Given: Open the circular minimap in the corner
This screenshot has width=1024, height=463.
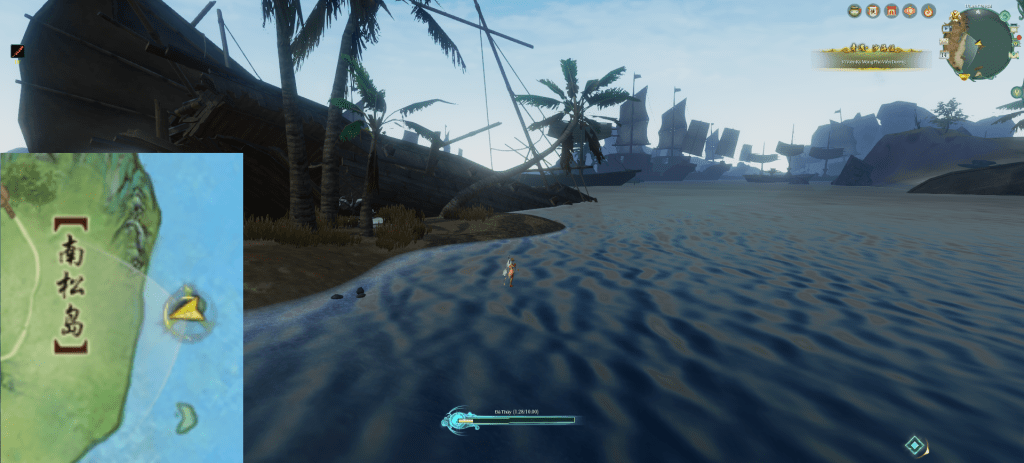Looking at the screenshot, I should pyautogui.click(x=976, y=44).
